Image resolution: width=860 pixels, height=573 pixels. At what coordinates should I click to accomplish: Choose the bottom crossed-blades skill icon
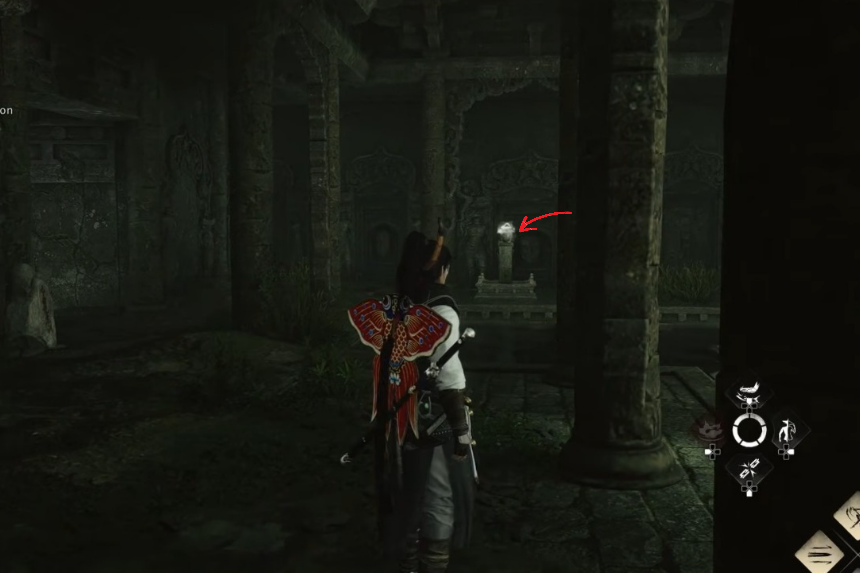(x=749, y=468)
